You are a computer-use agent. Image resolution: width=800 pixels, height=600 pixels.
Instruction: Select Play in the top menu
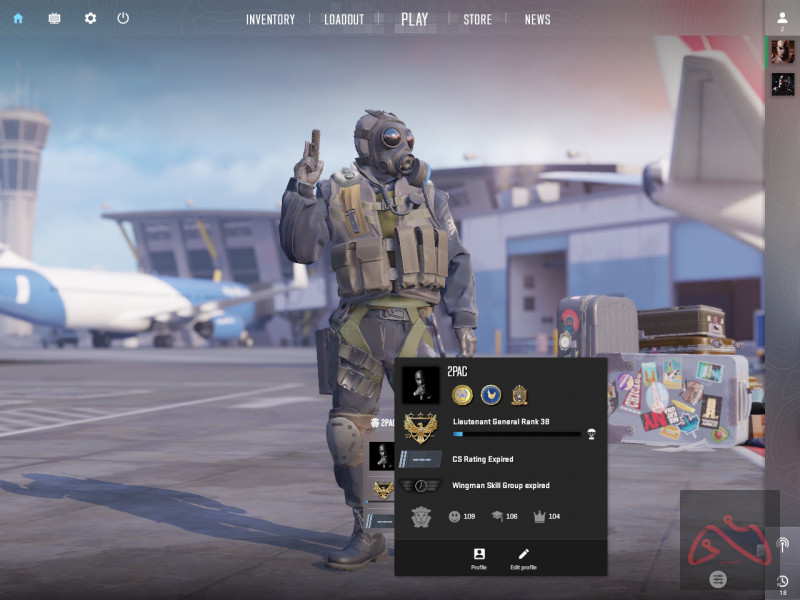point(414,19)
